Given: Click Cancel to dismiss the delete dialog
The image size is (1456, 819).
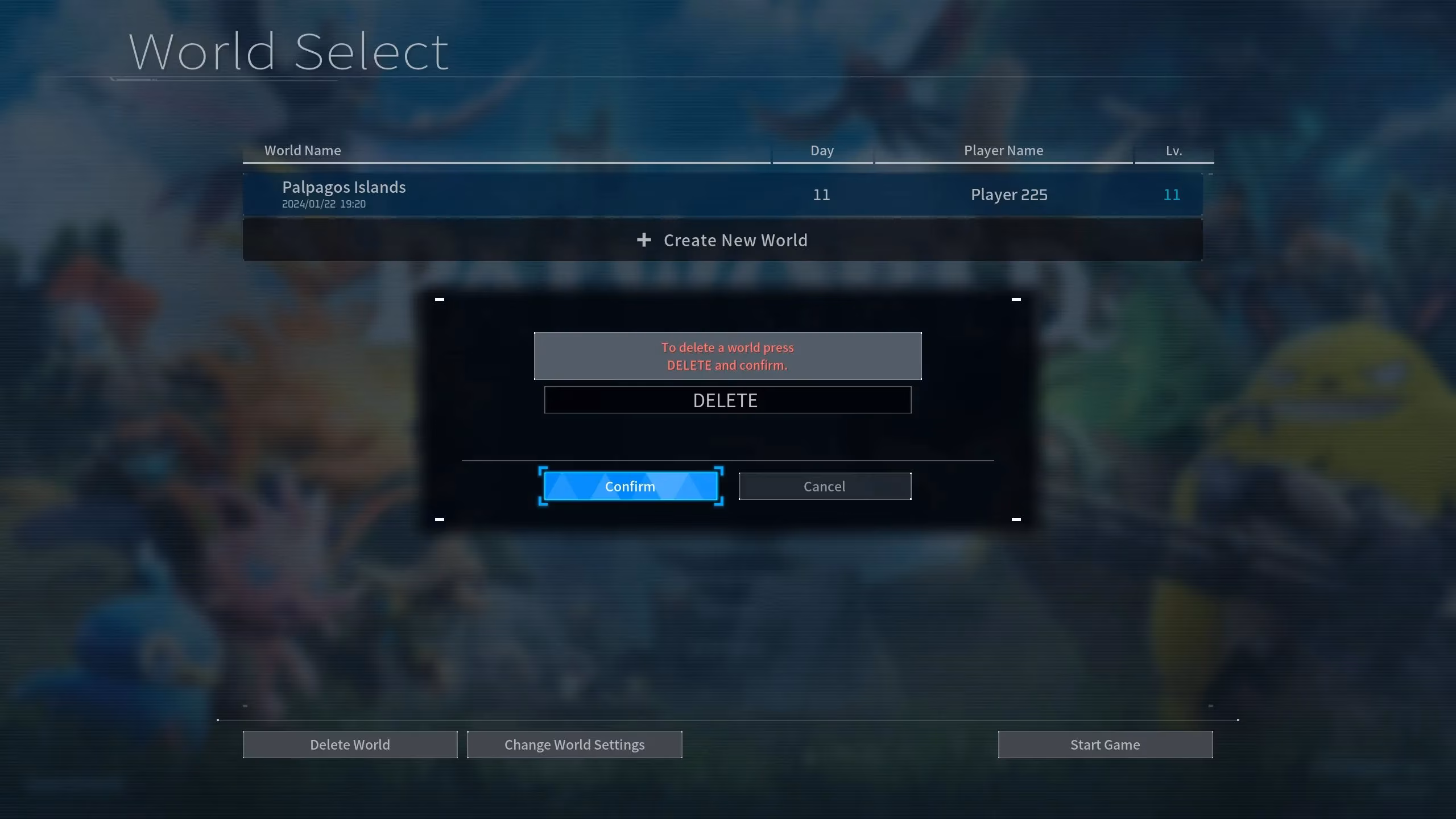Looking at the screenshot, I should pyautogui.click(x=824, y=486).
